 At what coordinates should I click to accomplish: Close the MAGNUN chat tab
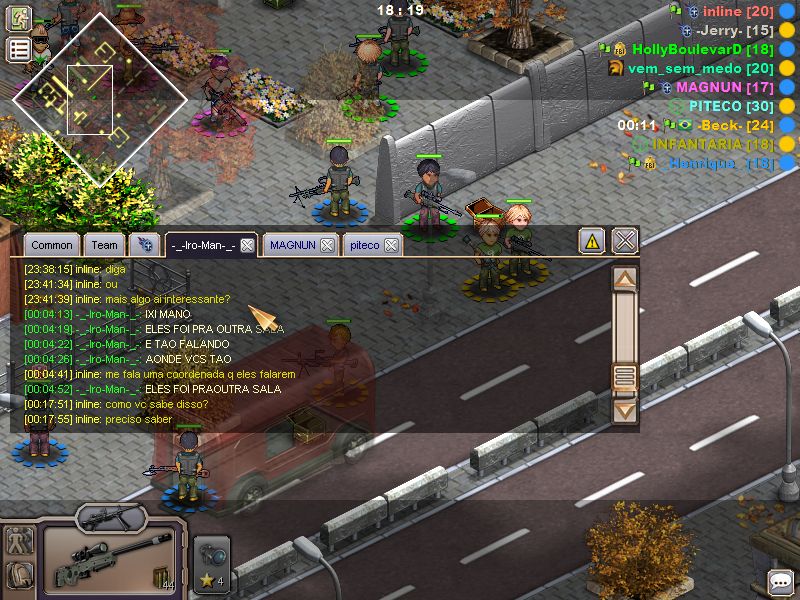click(x=327, y=245)
